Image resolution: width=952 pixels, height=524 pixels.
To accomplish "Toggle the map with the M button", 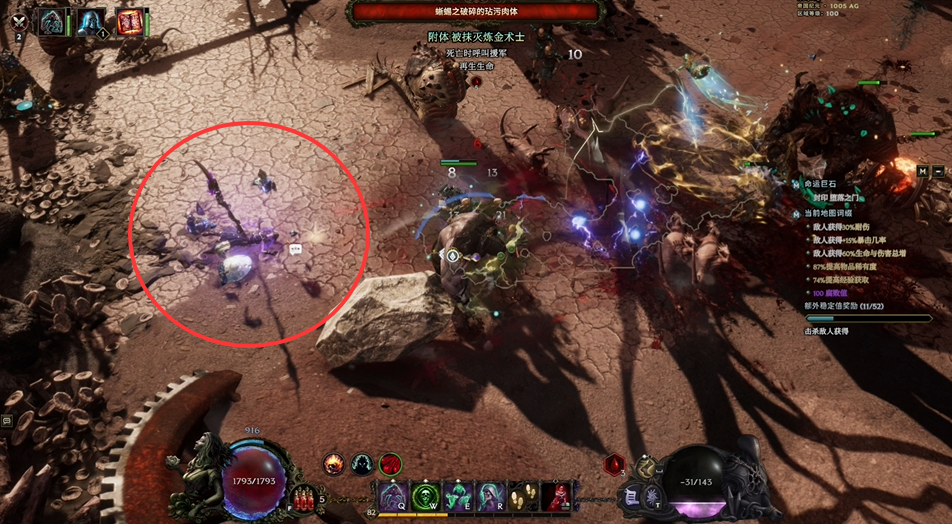I will click(923, 171).
